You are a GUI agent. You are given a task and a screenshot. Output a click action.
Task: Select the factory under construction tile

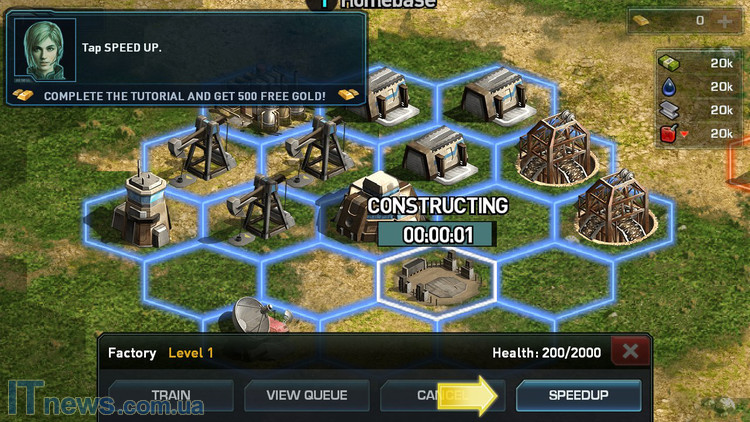point(435,276)
